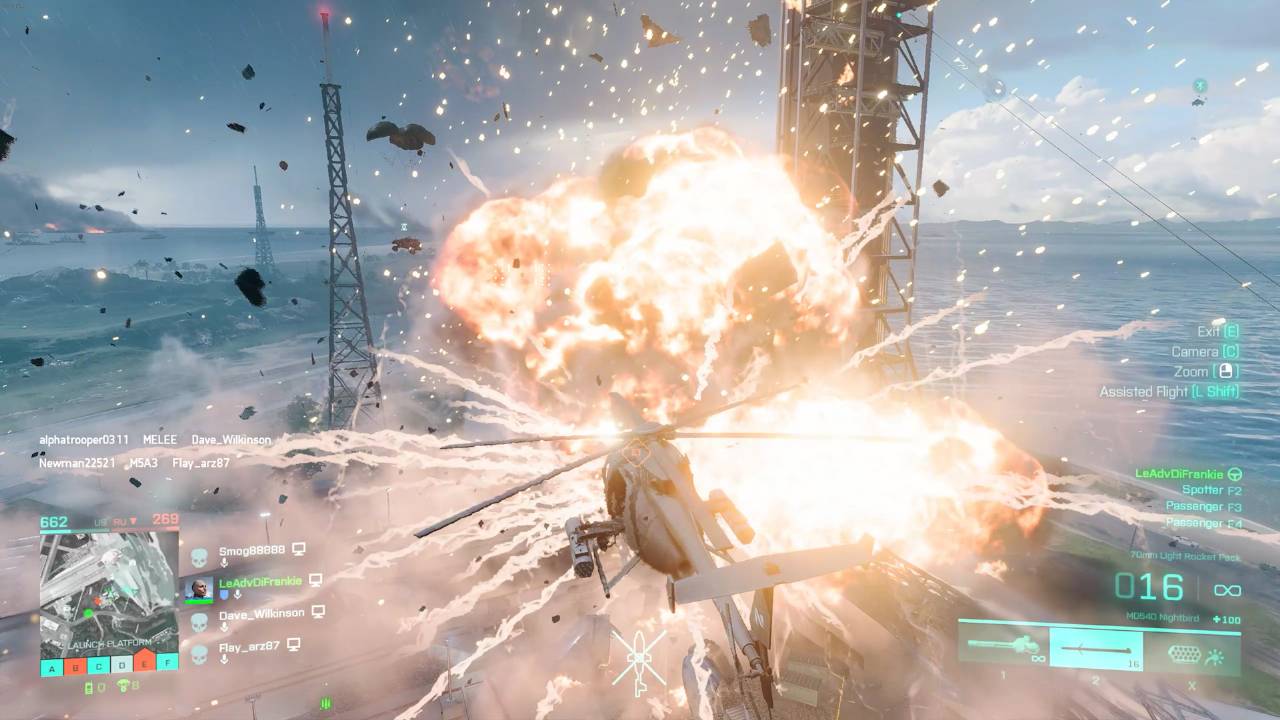Click squad member Dave_Wilkinson
1280x720 pixels.
(x=261, y=612)
